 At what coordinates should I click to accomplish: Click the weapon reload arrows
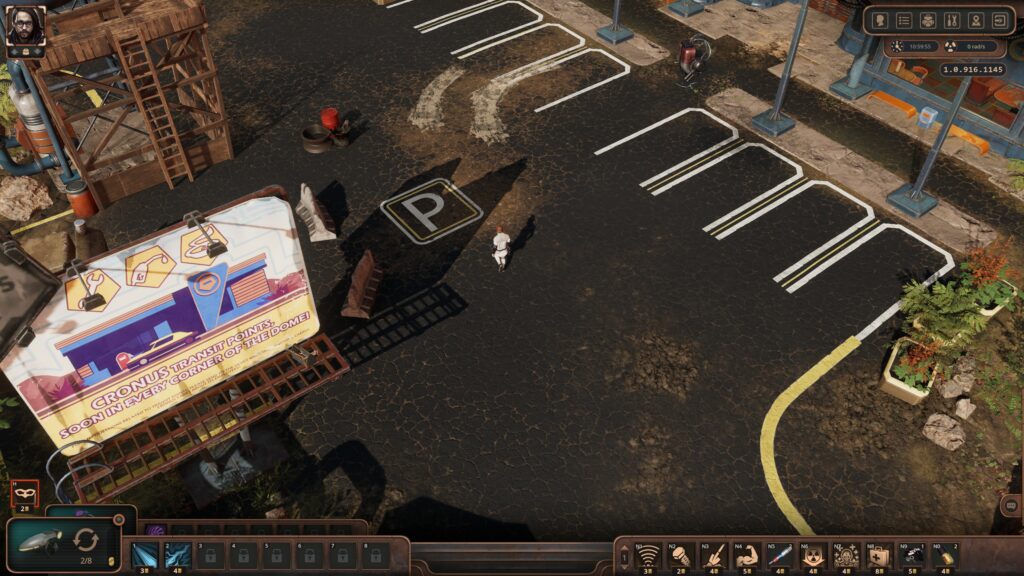click(86, 540)
